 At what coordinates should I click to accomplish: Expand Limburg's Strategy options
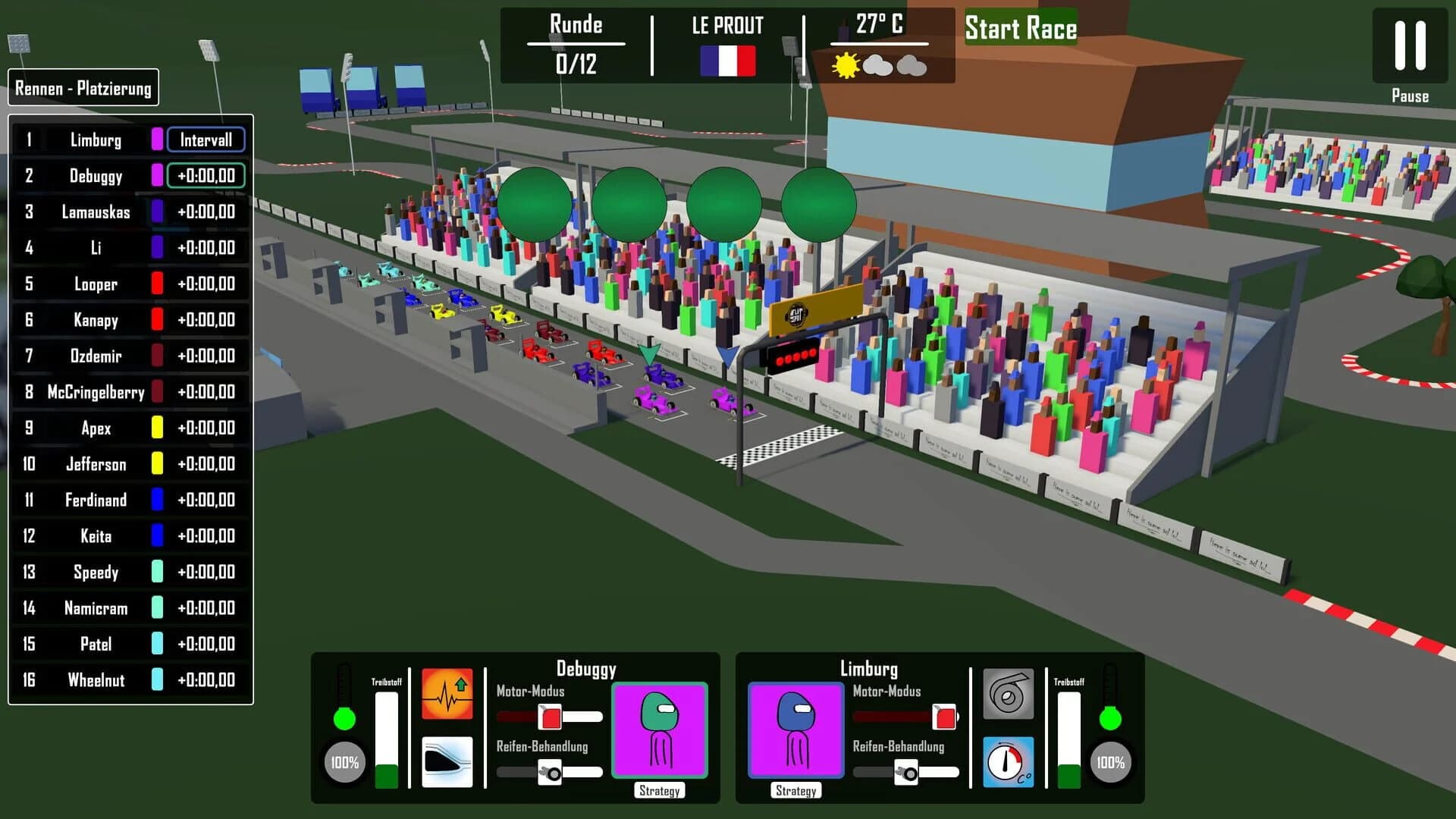point(795,790)
